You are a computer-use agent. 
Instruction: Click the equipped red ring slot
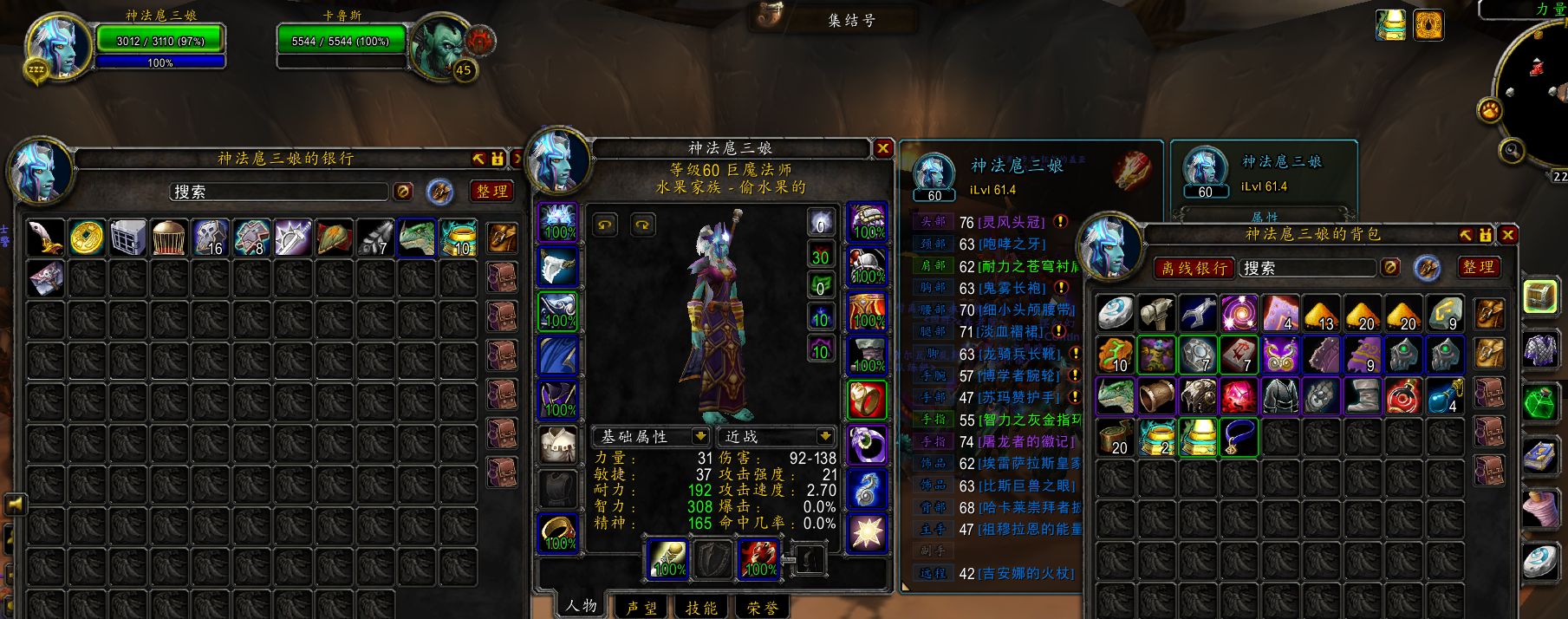(866, 400)
